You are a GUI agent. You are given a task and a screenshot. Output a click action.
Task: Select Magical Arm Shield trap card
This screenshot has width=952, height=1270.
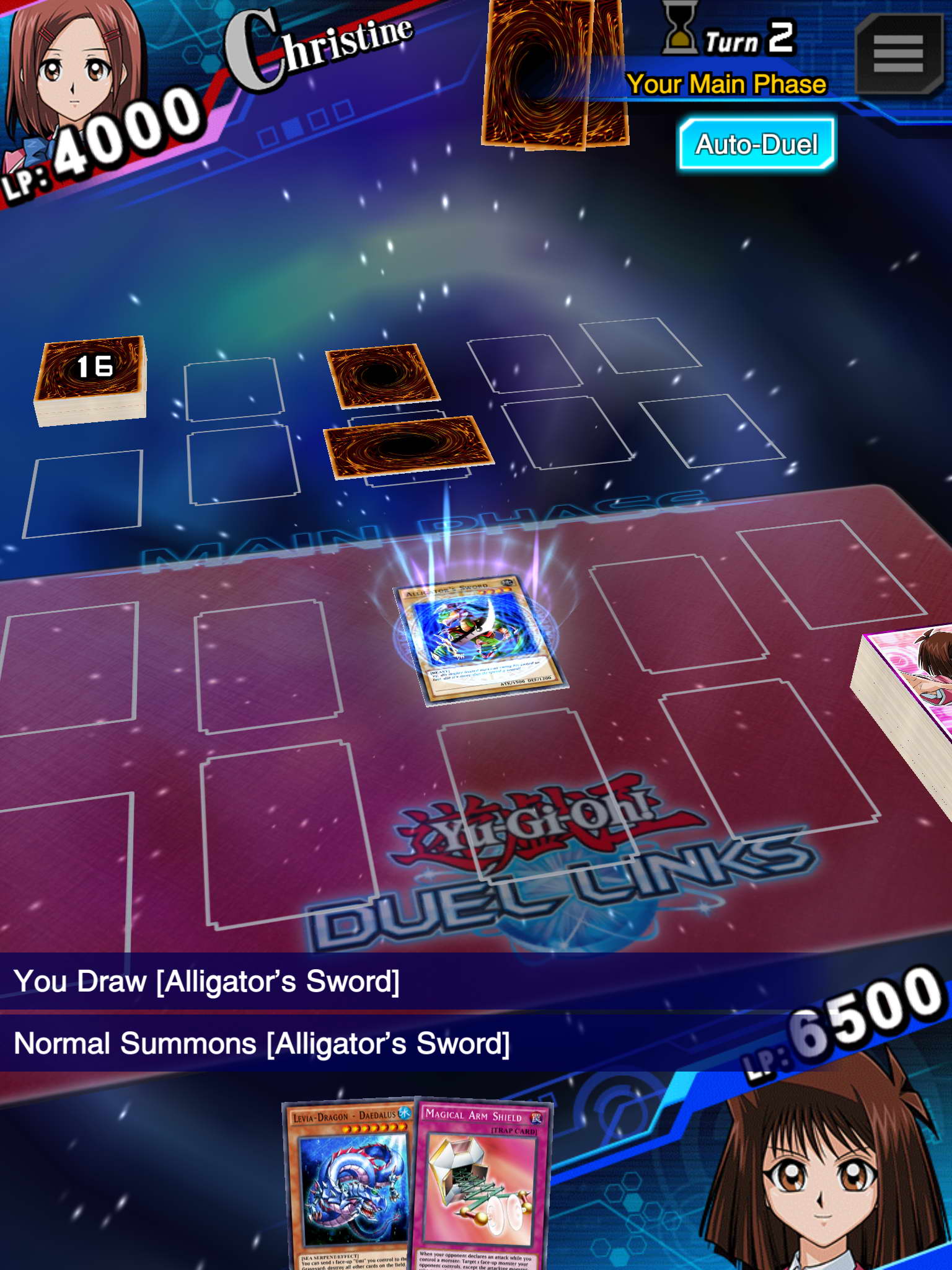point(480,1184)
